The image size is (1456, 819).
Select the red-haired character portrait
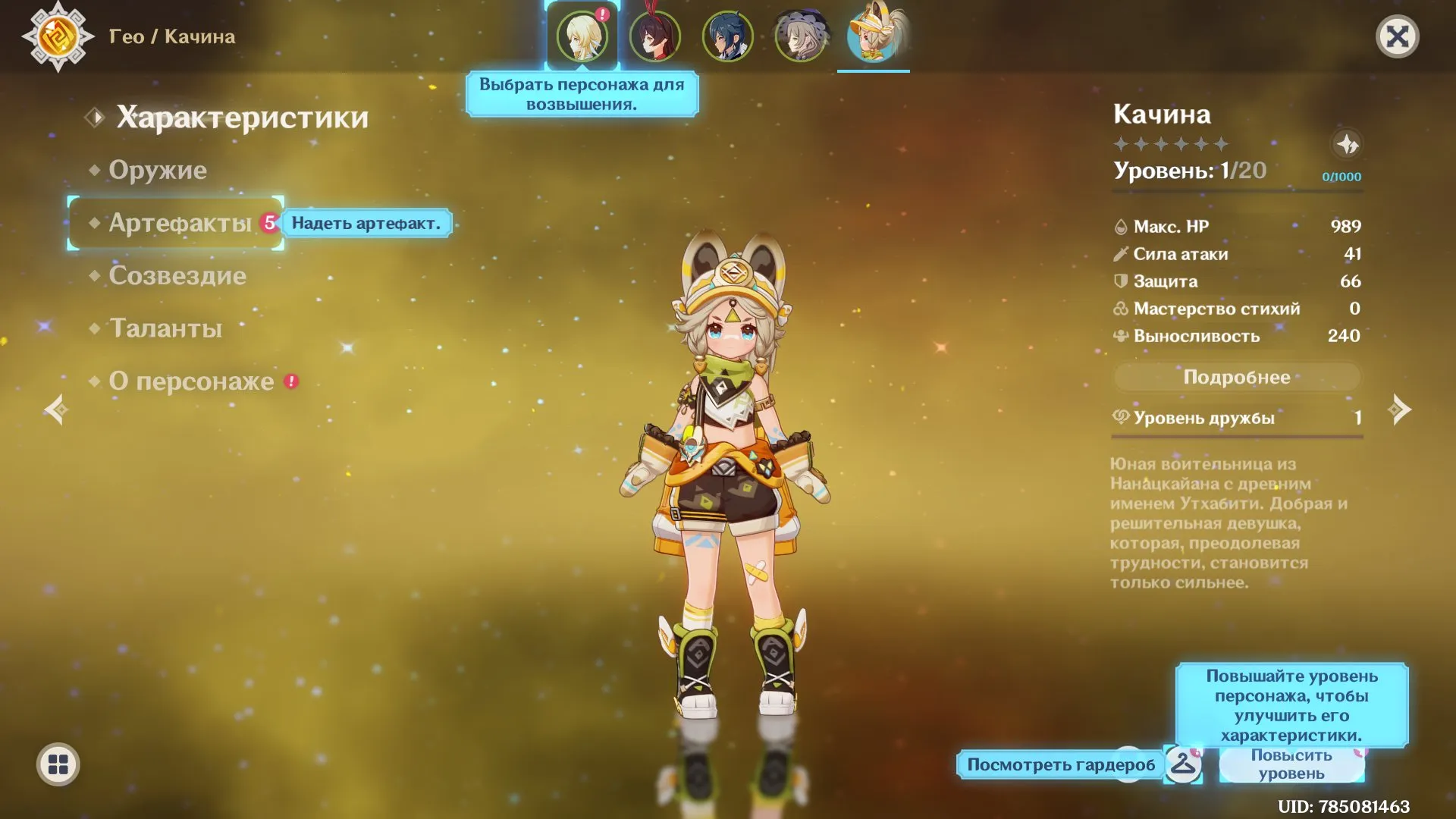click(x=654, y=36)
